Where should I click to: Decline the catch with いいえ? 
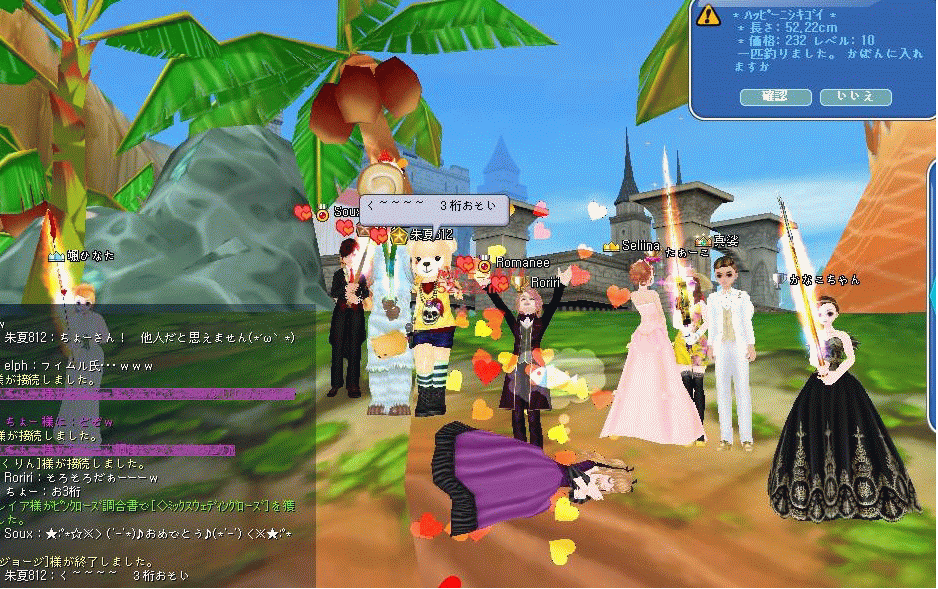(x=855, y=97)
